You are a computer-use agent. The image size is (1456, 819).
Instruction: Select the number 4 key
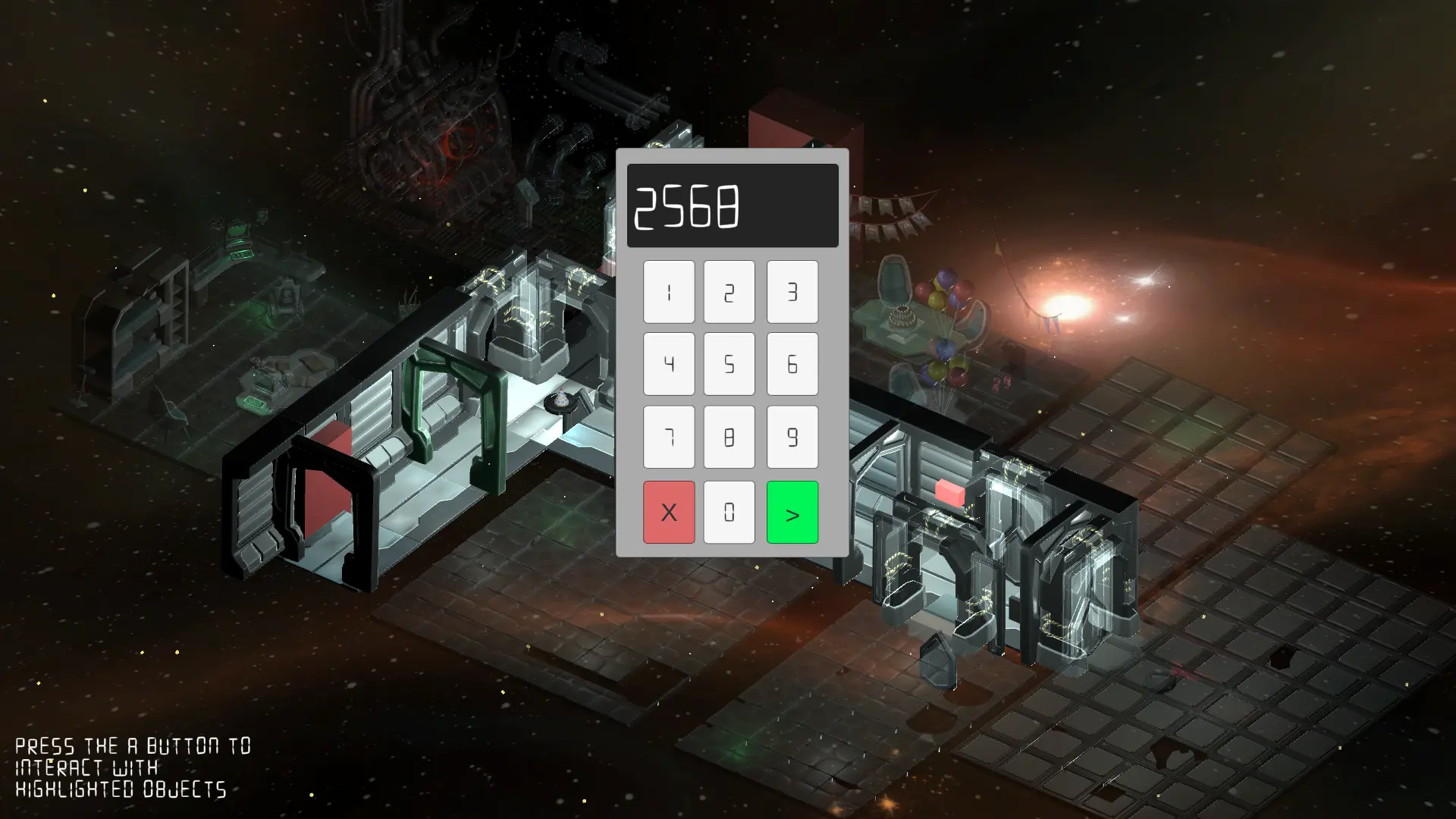[669, 364]
